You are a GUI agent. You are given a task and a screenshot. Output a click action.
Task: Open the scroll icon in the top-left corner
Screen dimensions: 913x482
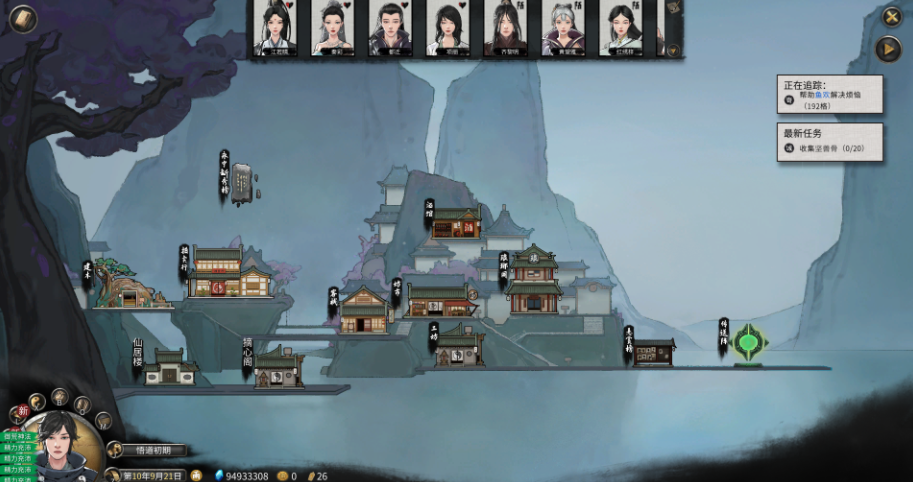click(22, 19)
